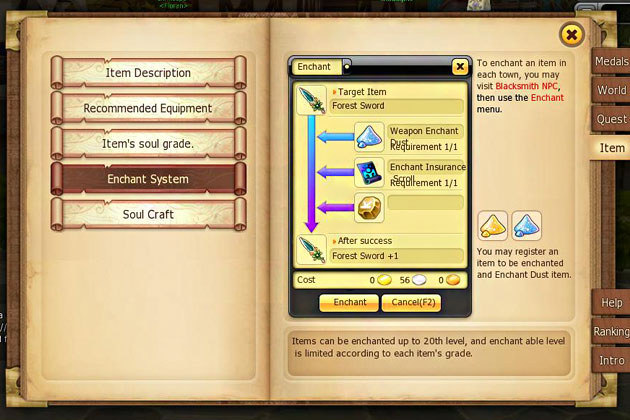The image size is (630, 420).
Task: Close the Enchant panel
Action: [x=459, y=67]
